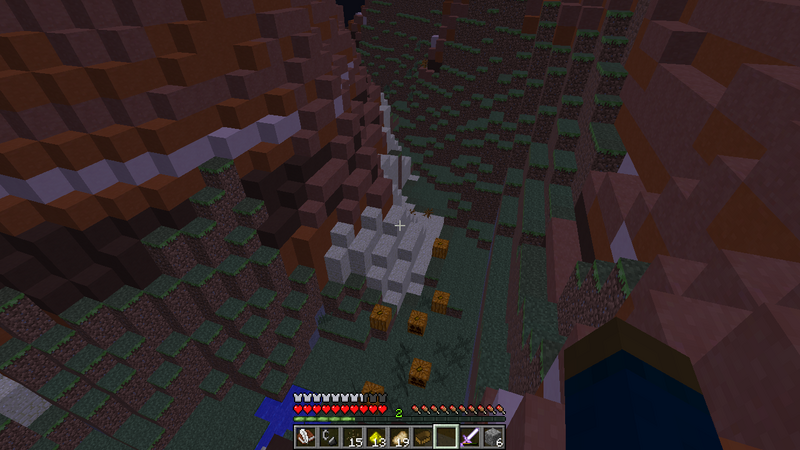
Task: Select the brown wooden item slot
Action: (423, 437)
